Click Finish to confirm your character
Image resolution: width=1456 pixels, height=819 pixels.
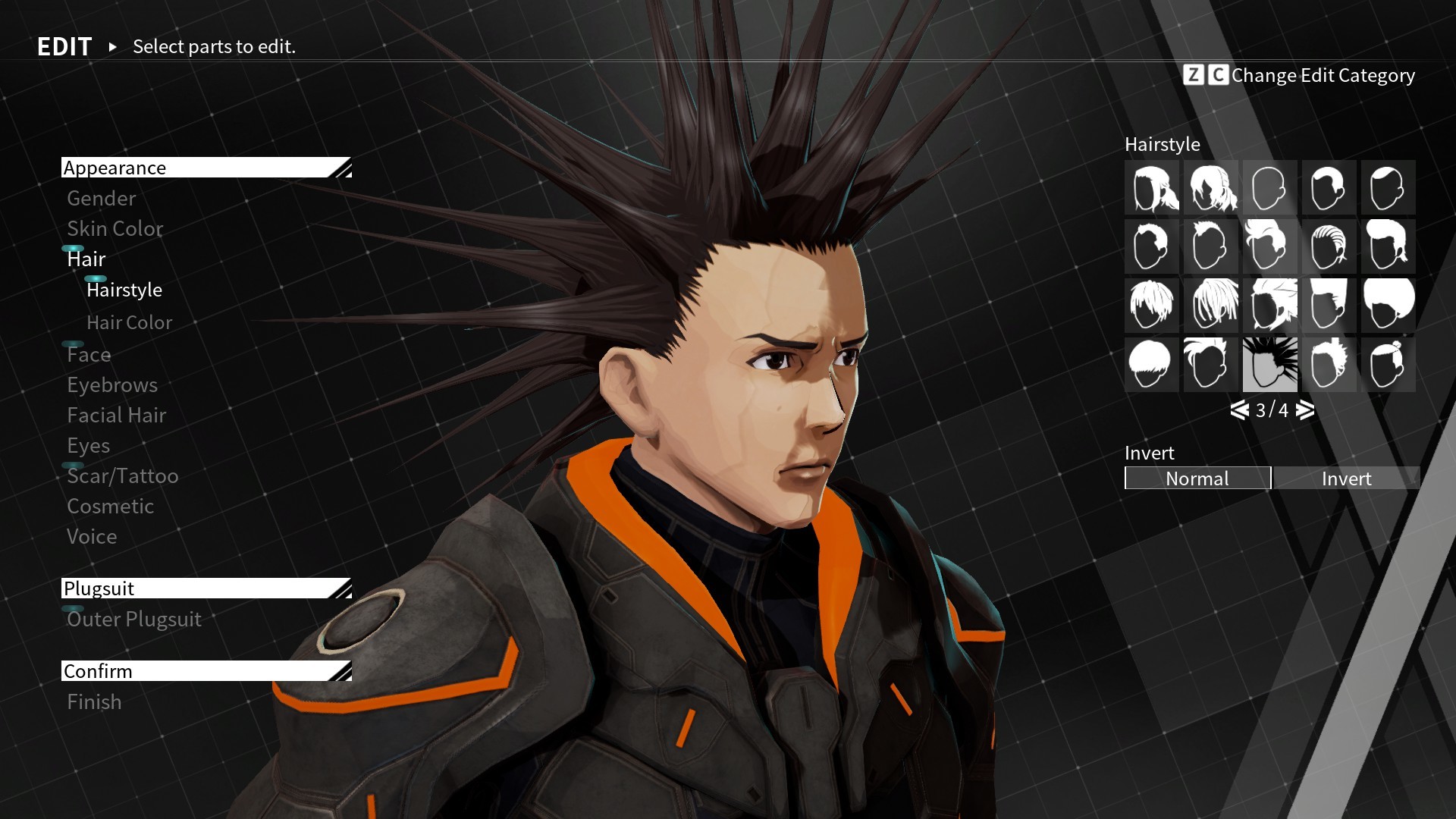click(x=93, y=701)
